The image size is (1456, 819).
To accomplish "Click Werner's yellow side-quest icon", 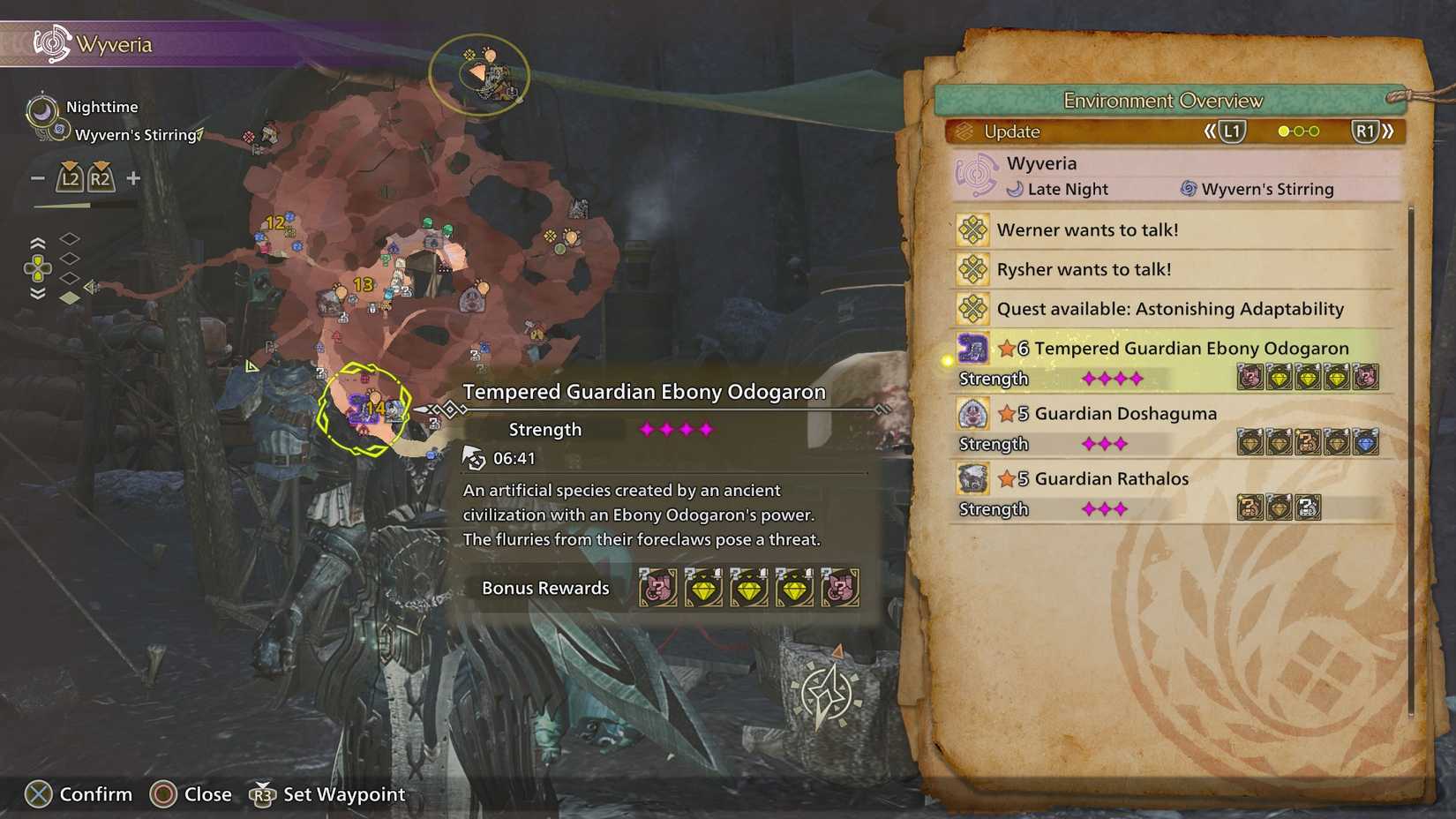I will click(x=972, y=229).
